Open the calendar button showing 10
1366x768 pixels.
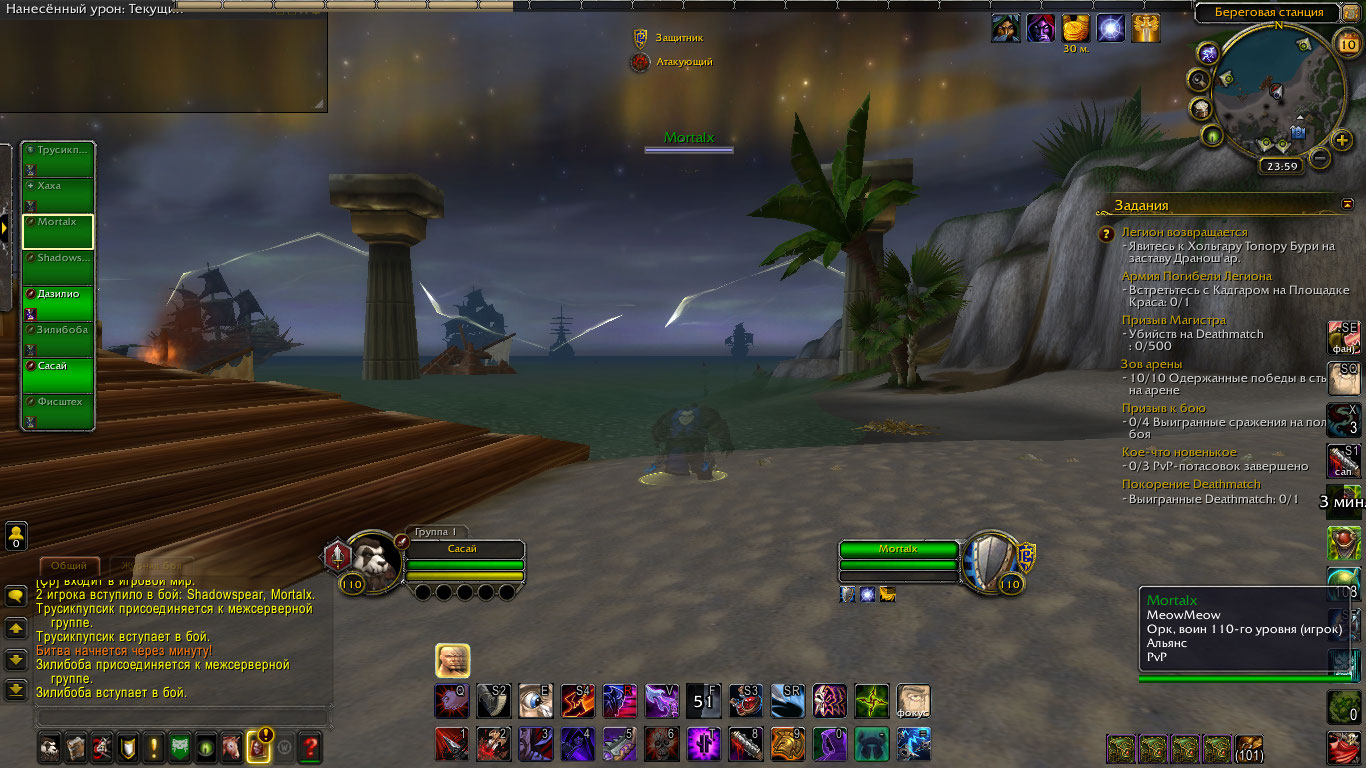[x=1346, y=43]
